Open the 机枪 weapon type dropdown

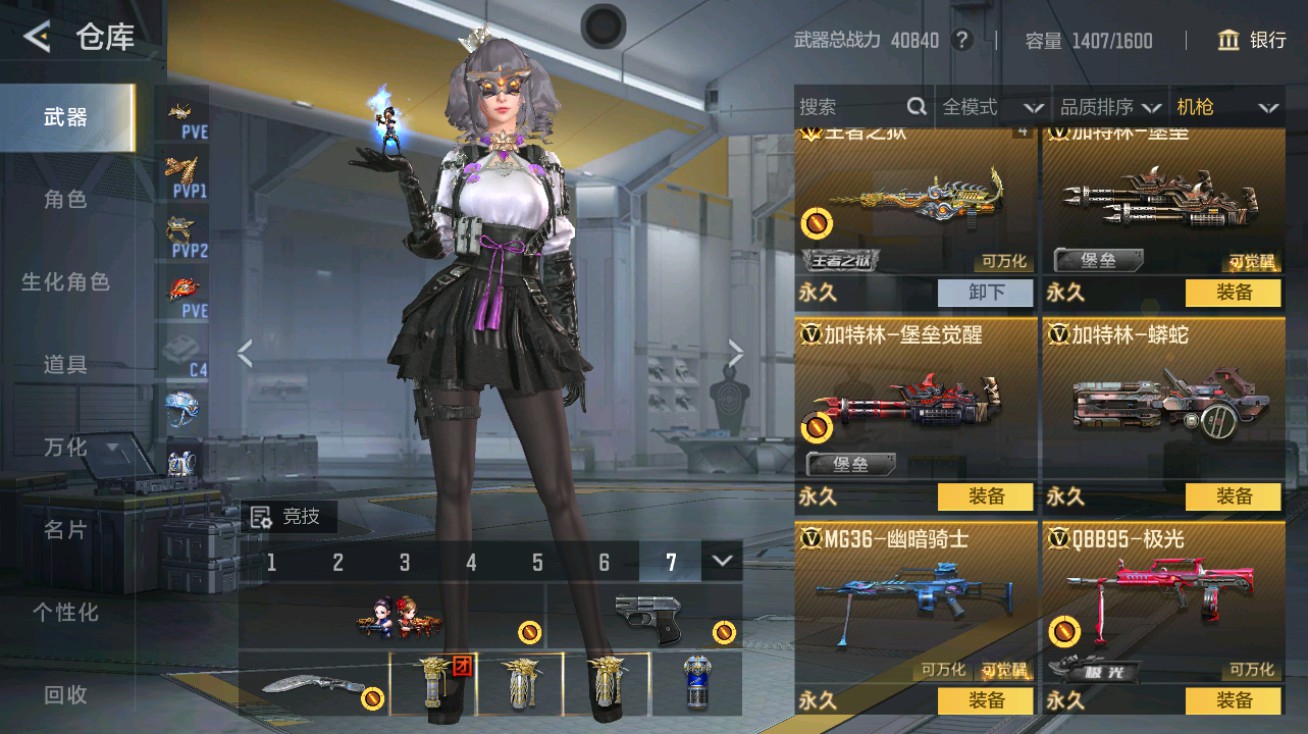pos(1228,107)
